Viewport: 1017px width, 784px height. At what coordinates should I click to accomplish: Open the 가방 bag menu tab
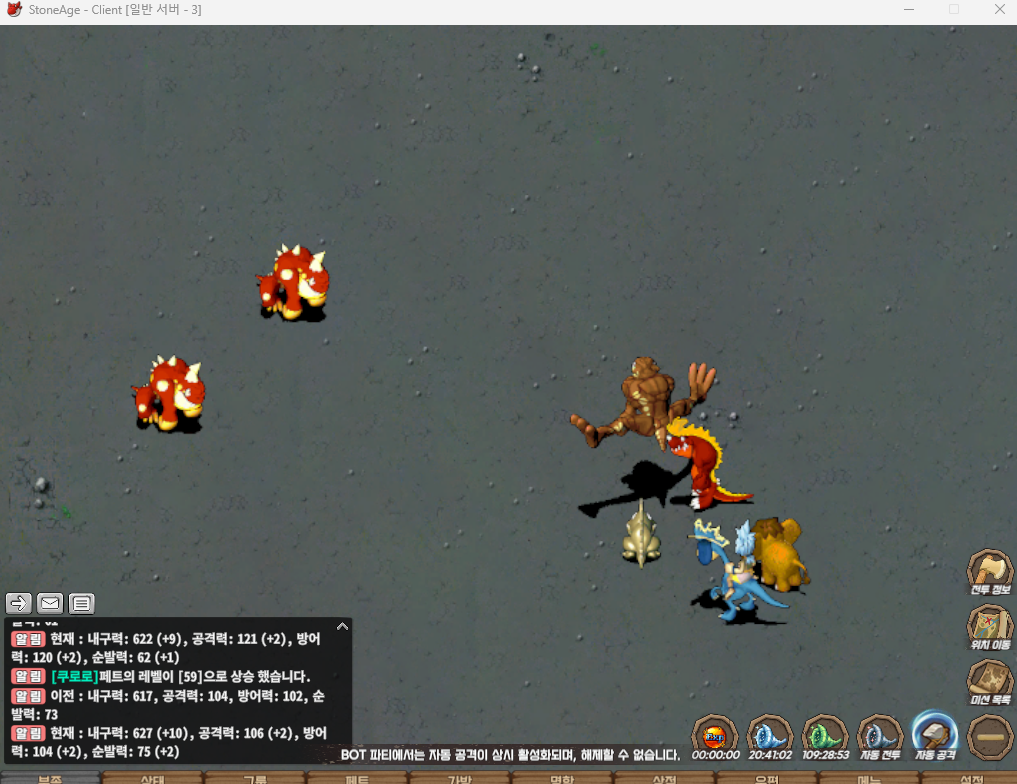[x=459, y=779]
